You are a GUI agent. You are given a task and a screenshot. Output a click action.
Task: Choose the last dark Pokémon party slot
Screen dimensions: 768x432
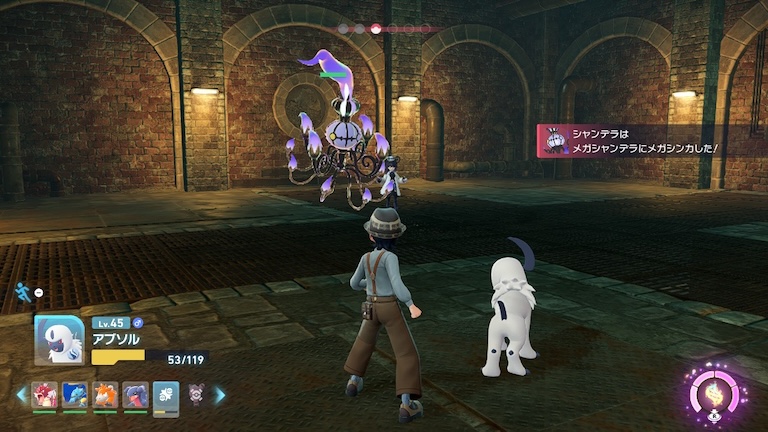[197, 394]
